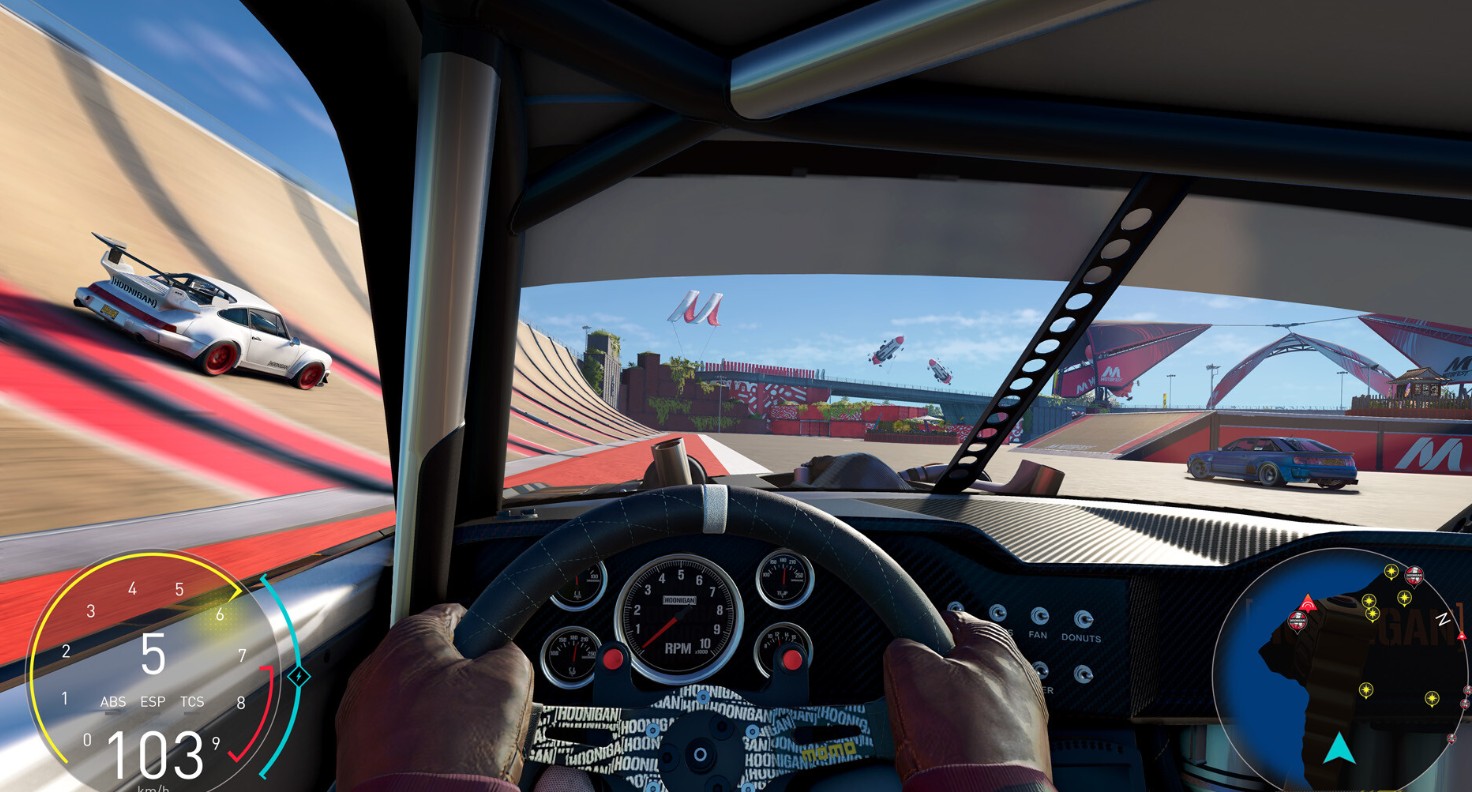Viewport: 1472px width, 792px height.
Task: Select the cyan player arrow on minimap
Action: 1338,749
